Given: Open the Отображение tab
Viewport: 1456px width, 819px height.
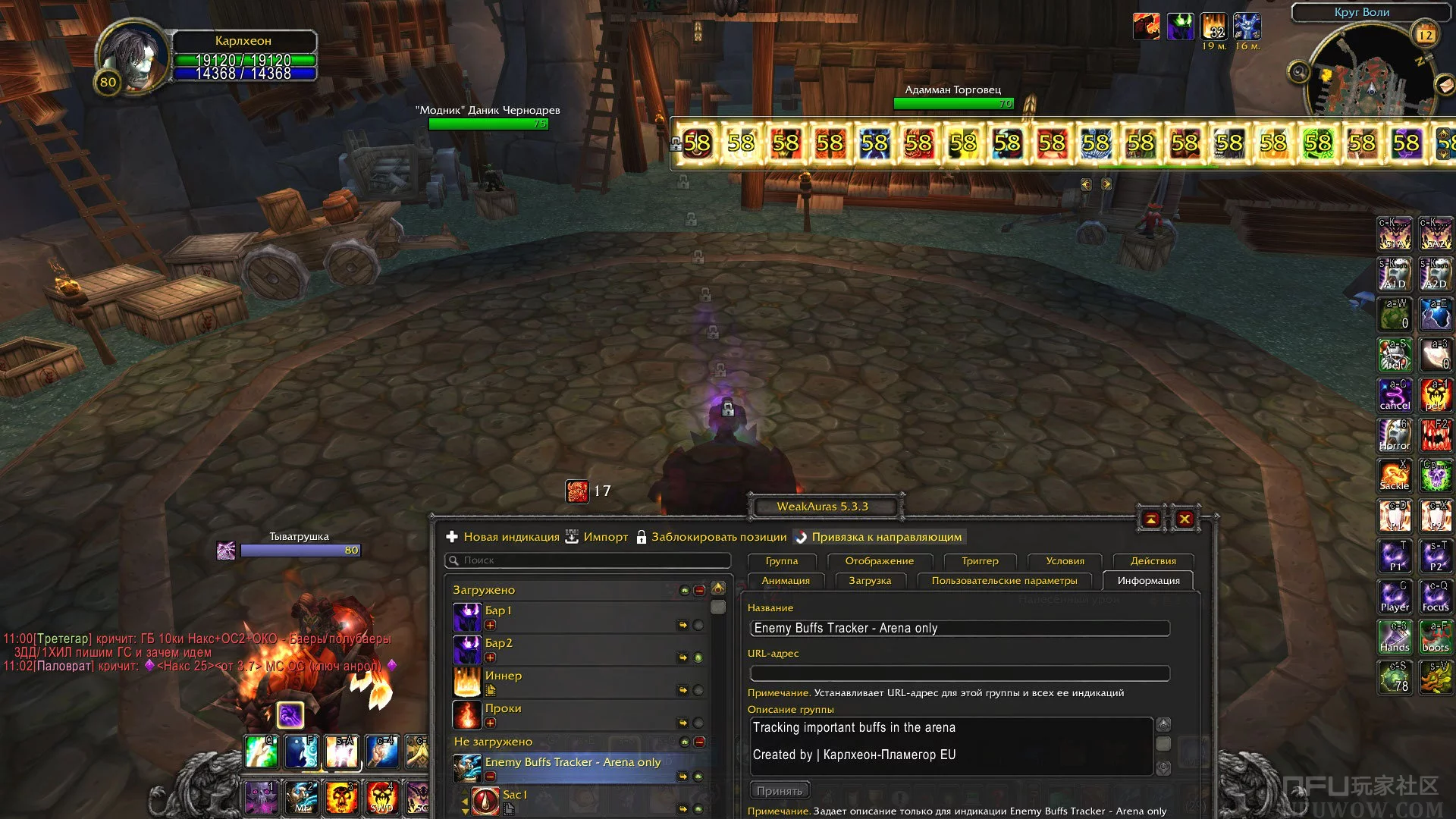Looking at the screenshot, I should pyautogui.click(x=879, y=561).
